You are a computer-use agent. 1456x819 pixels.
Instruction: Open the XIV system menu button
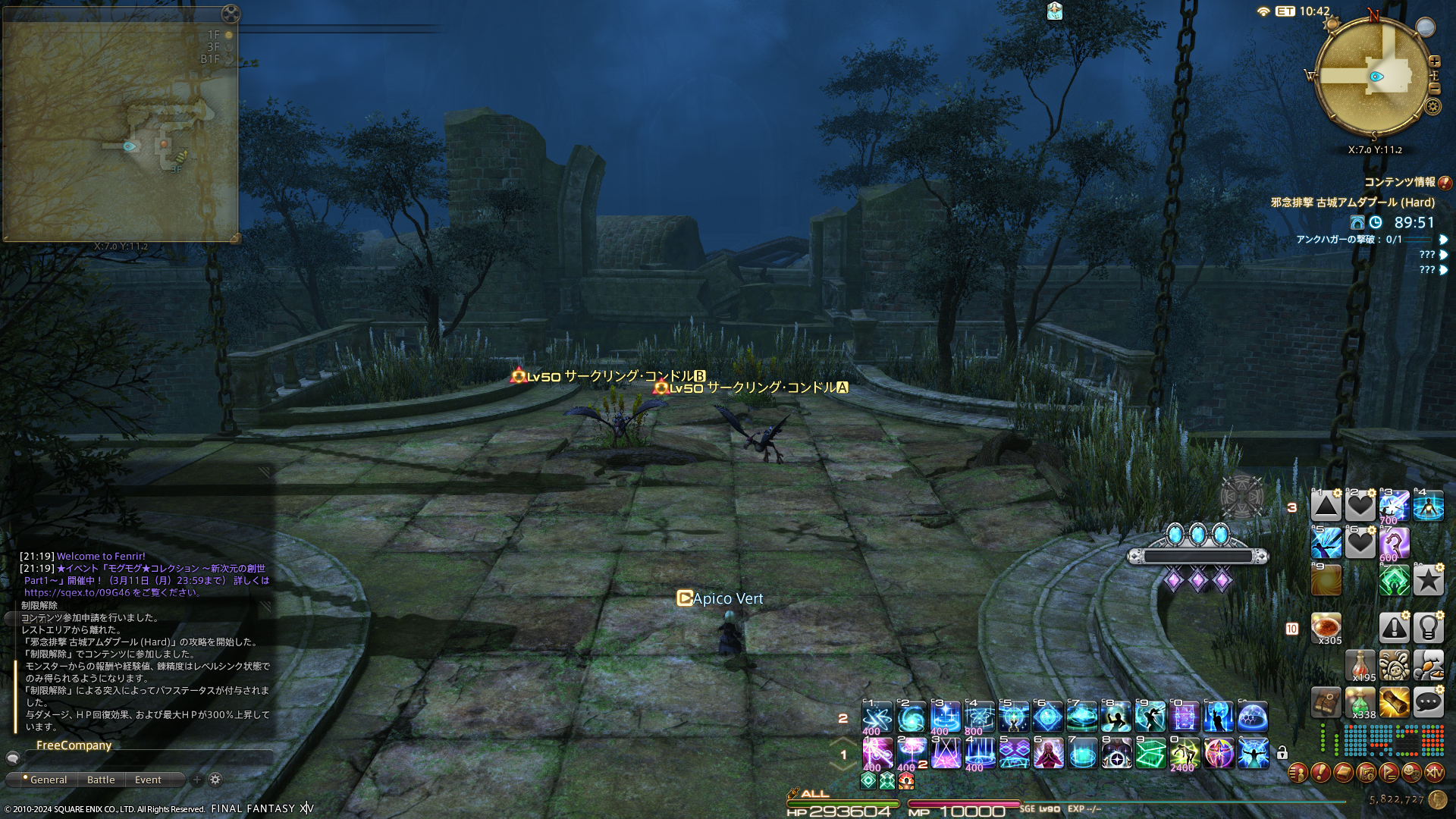(x=1434, y=773)
